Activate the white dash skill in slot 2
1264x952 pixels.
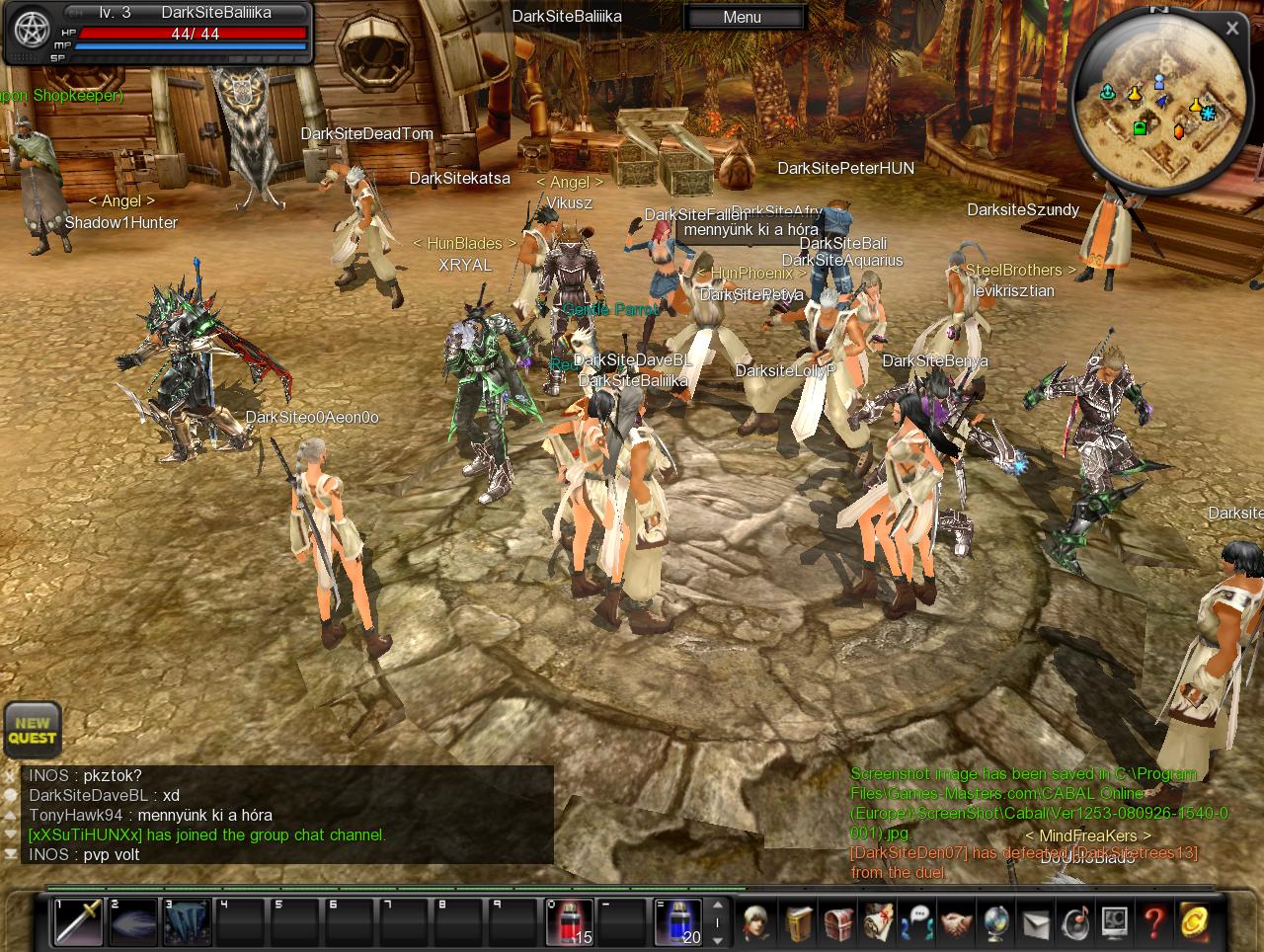[x=133, y=921]
